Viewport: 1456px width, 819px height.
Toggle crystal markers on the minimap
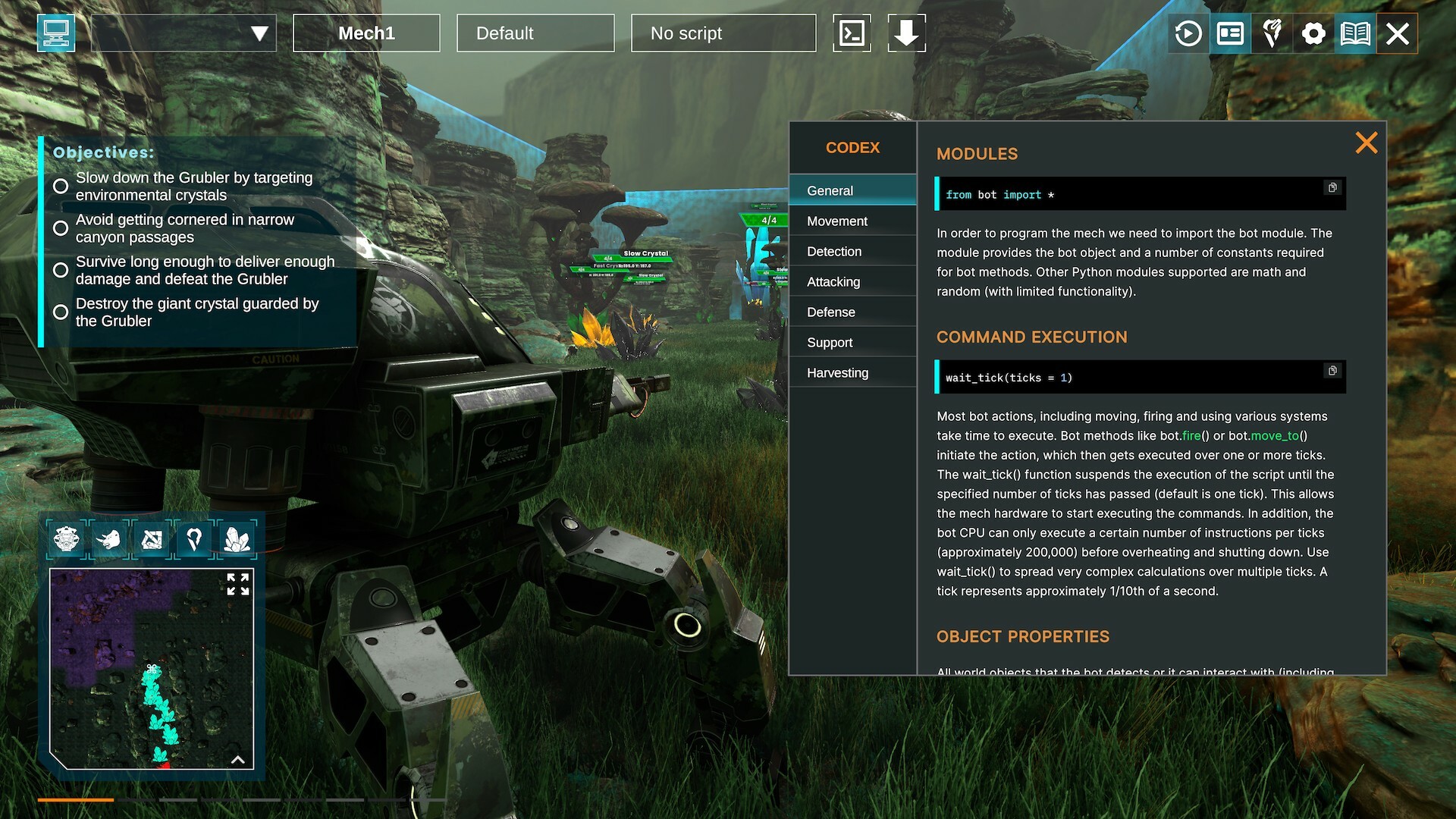point(237,538)
